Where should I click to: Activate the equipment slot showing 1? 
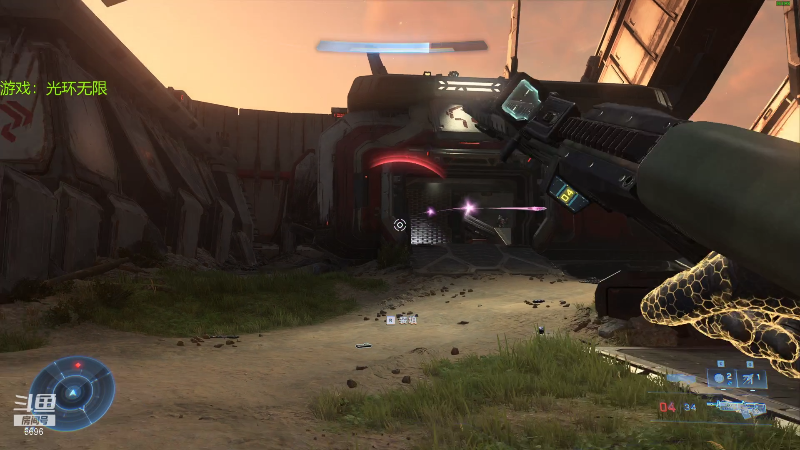tap(753, 379)
